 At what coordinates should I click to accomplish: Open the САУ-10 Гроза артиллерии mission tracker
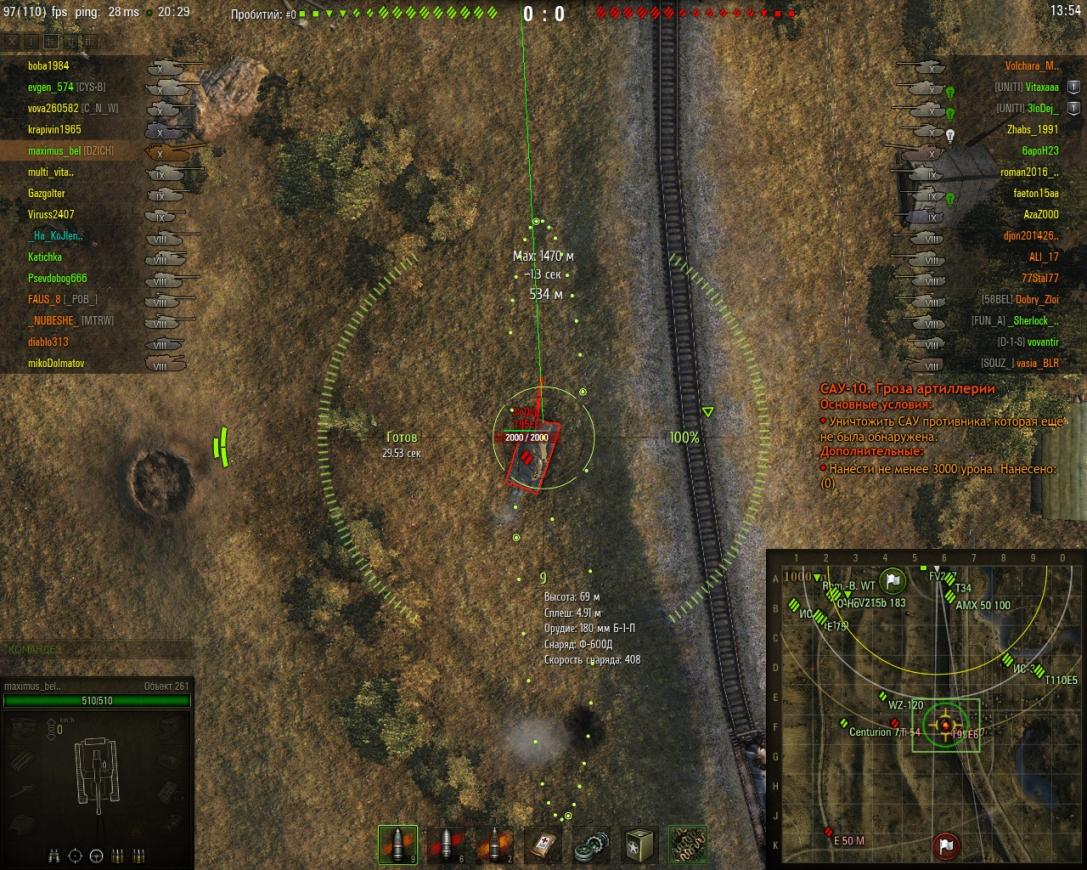907,388
